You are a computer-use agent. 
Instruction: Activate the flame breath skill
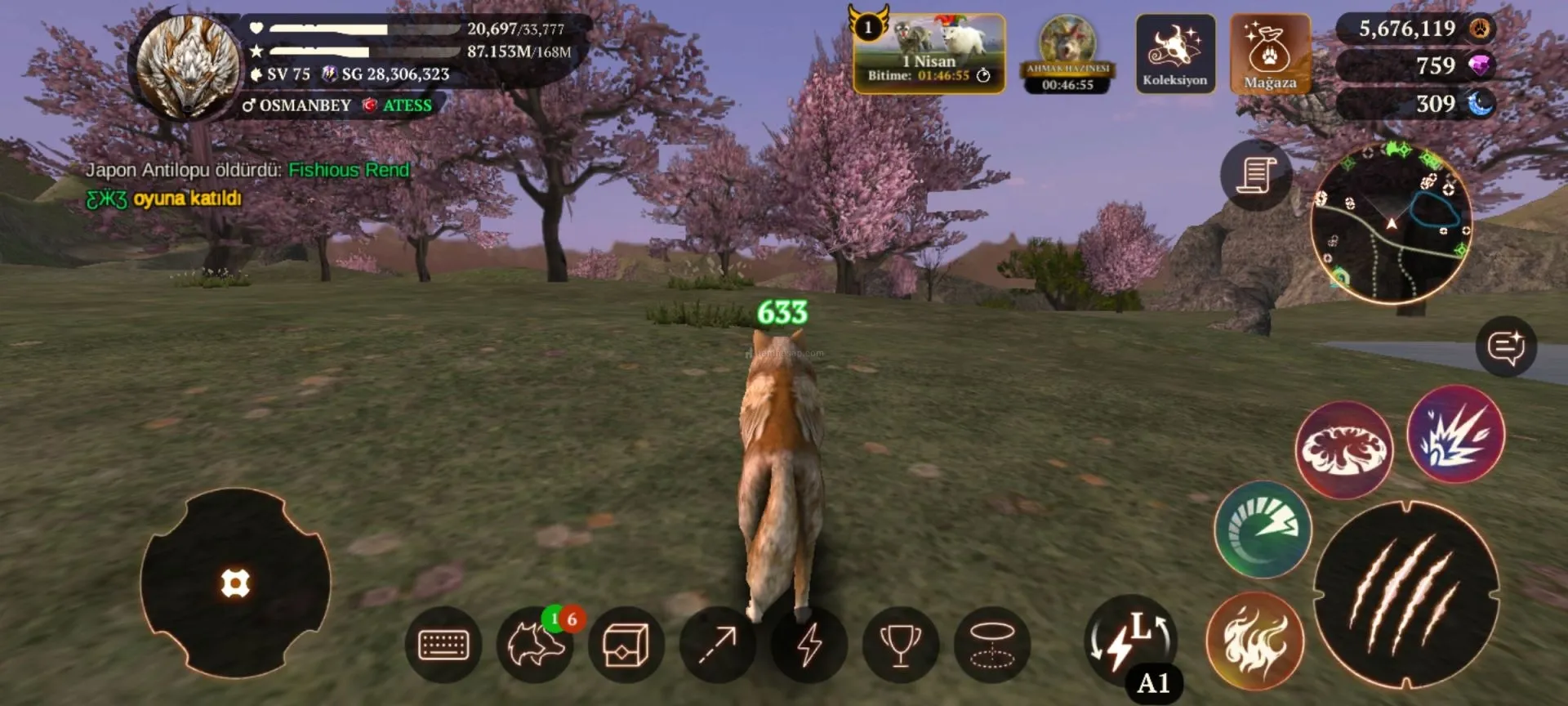point(1254,640)
